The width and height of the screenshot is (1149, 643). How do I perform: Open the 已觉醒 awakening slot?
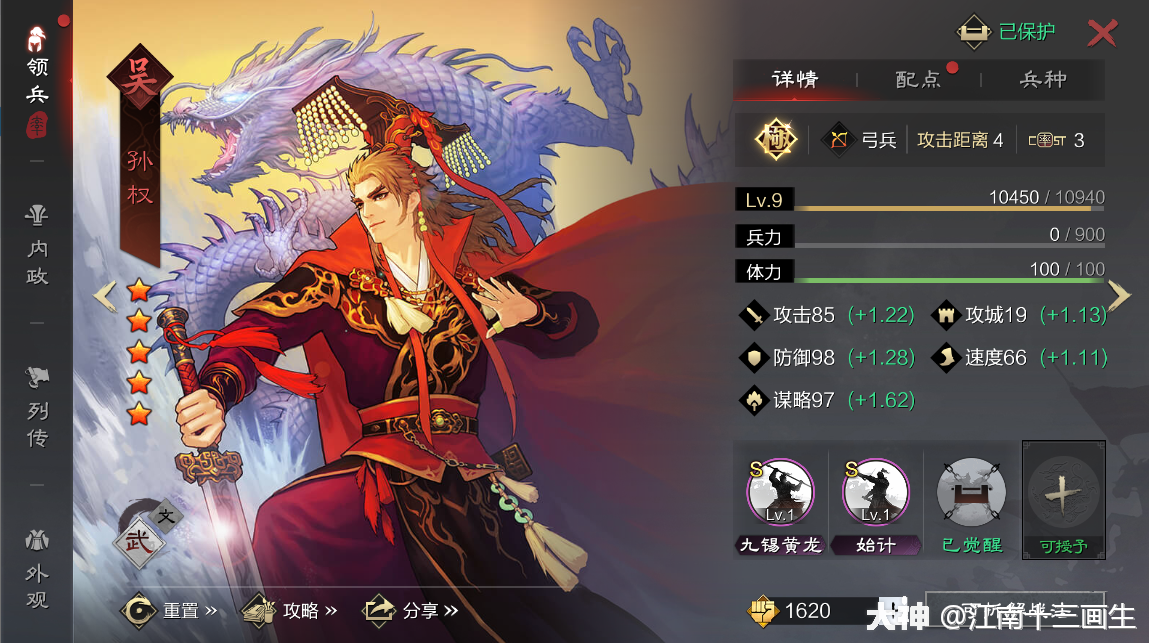[x=971, y=492]
